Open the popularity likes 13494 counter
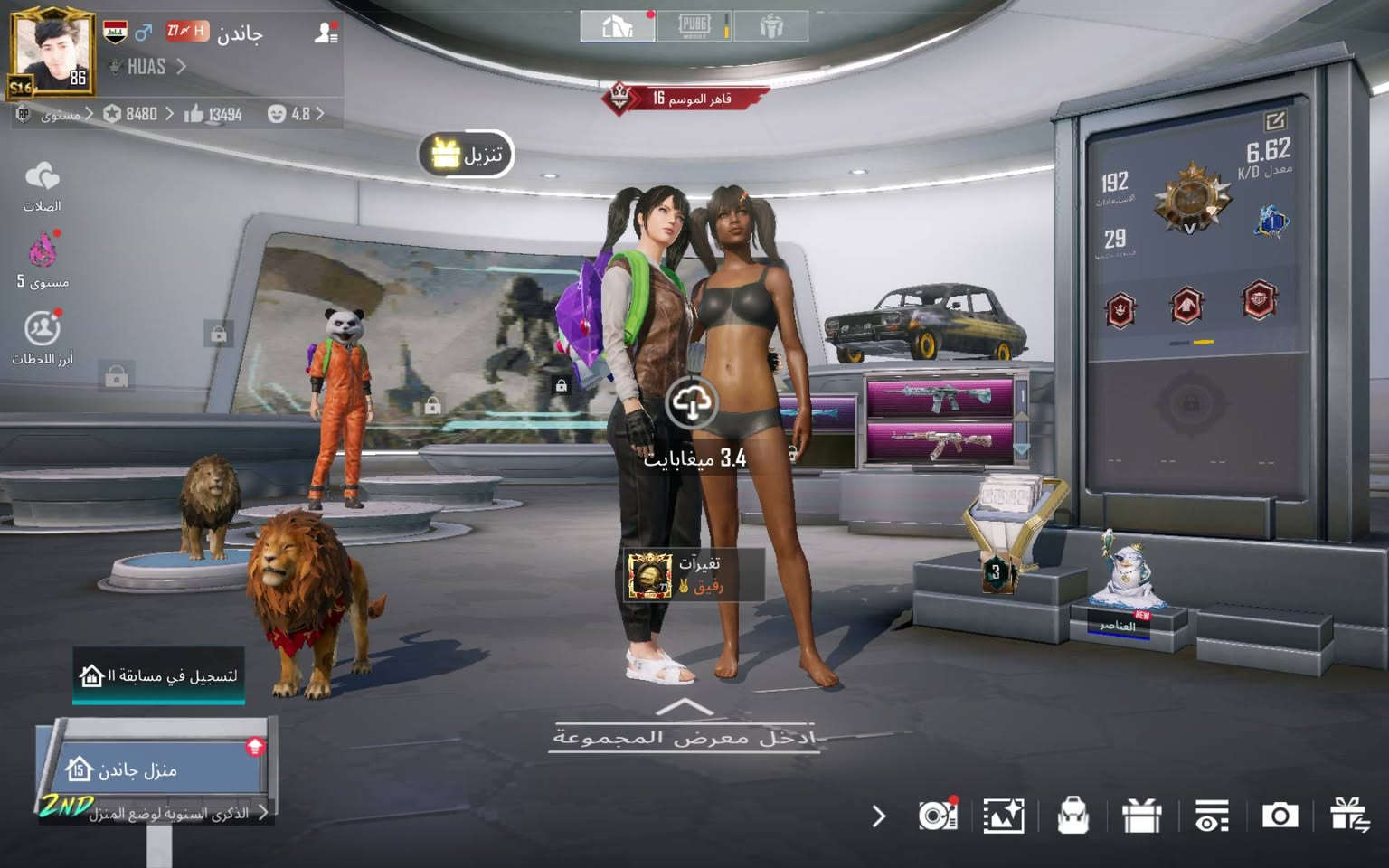The width and height of the screenshot is (1389, 868). tap(214, 114)
